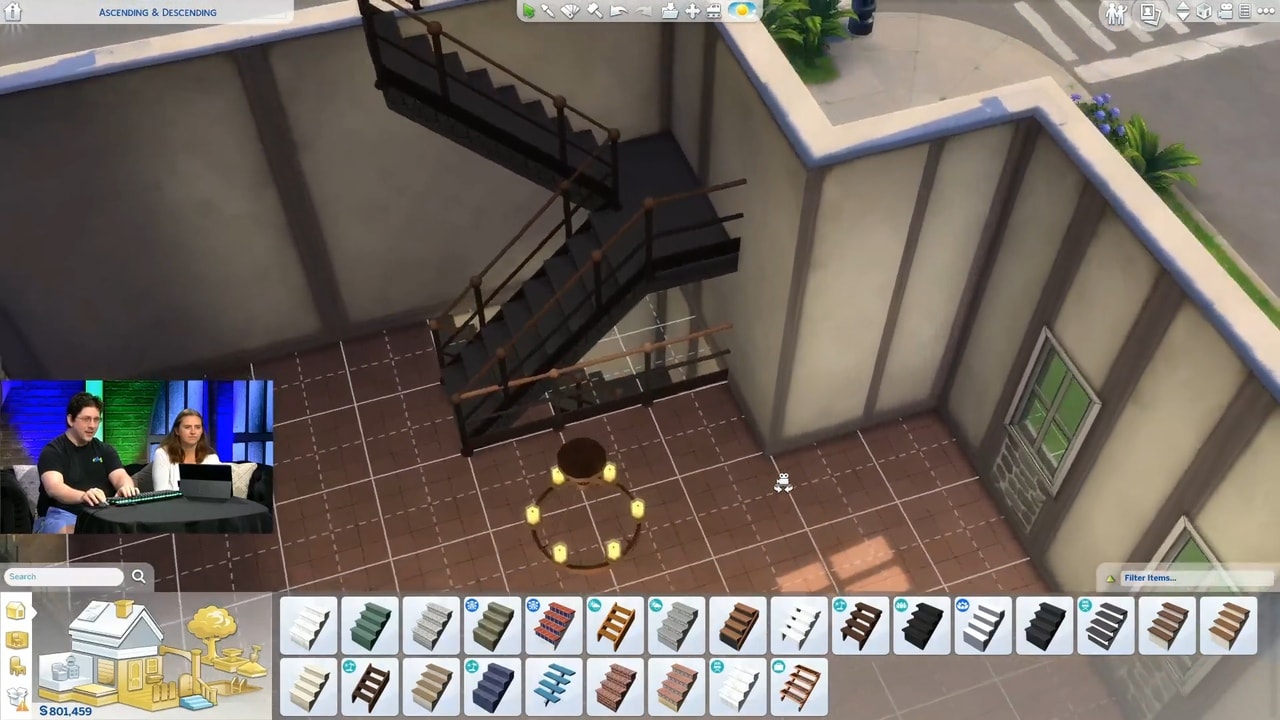Open the Gallery photos icon

click(1149, 13)
